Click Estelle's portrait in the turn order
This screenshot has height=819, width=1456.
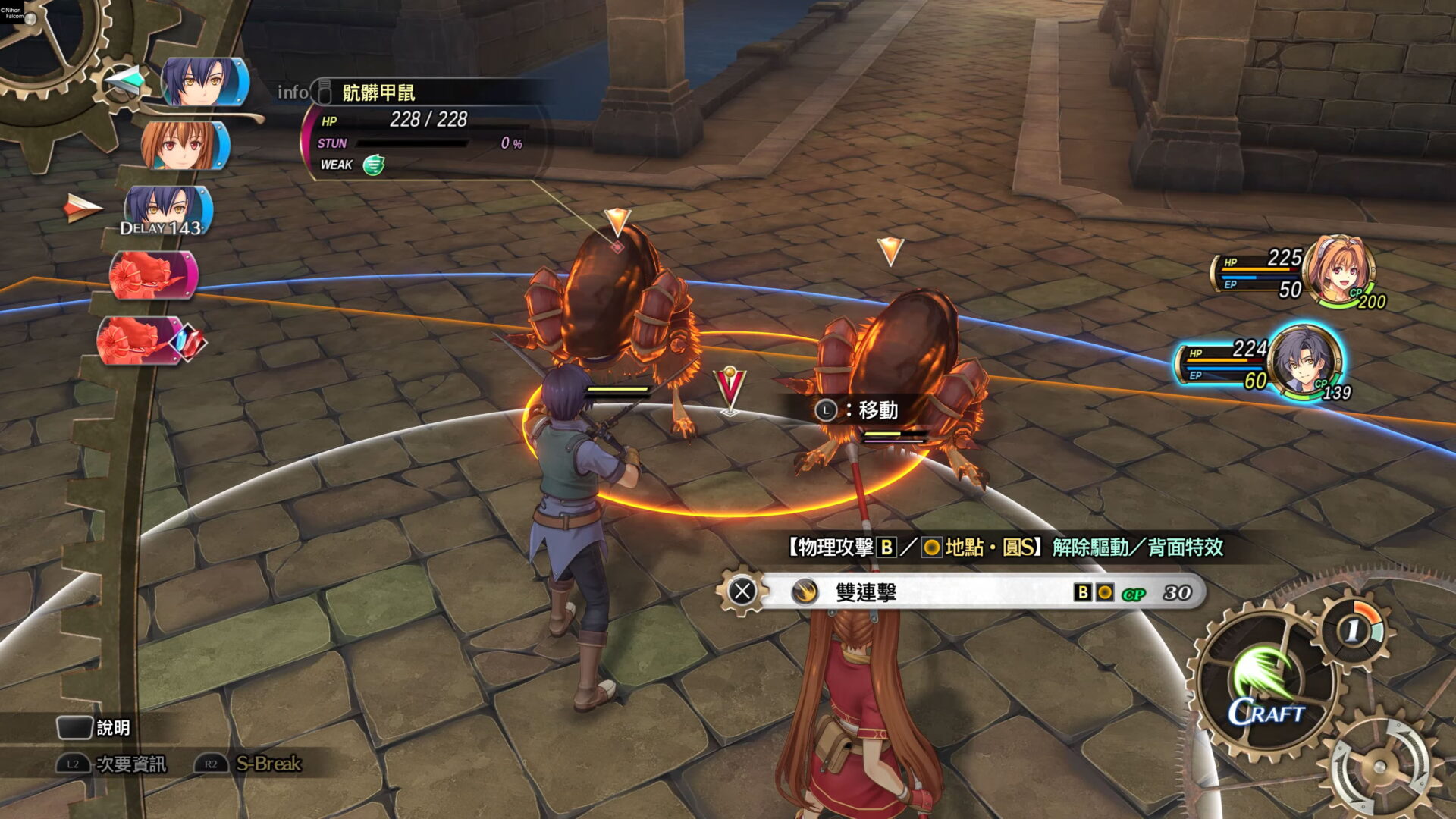pyautogui.click(x=185, y=145)
